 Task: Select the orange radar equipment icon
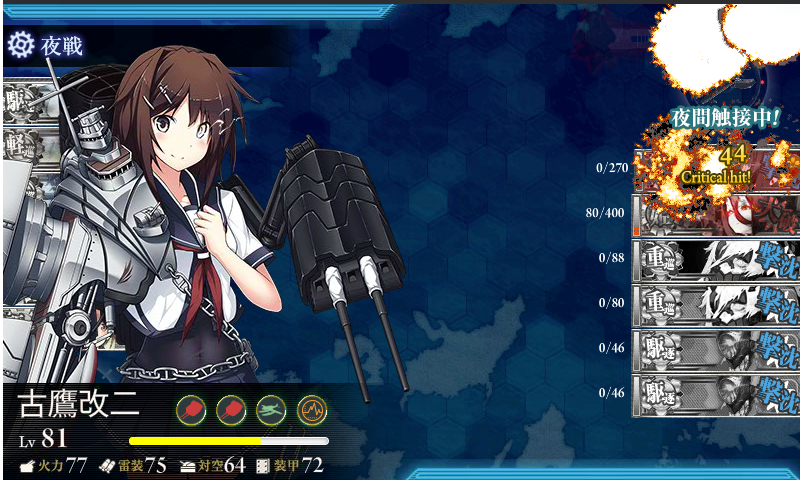point(311,409)
